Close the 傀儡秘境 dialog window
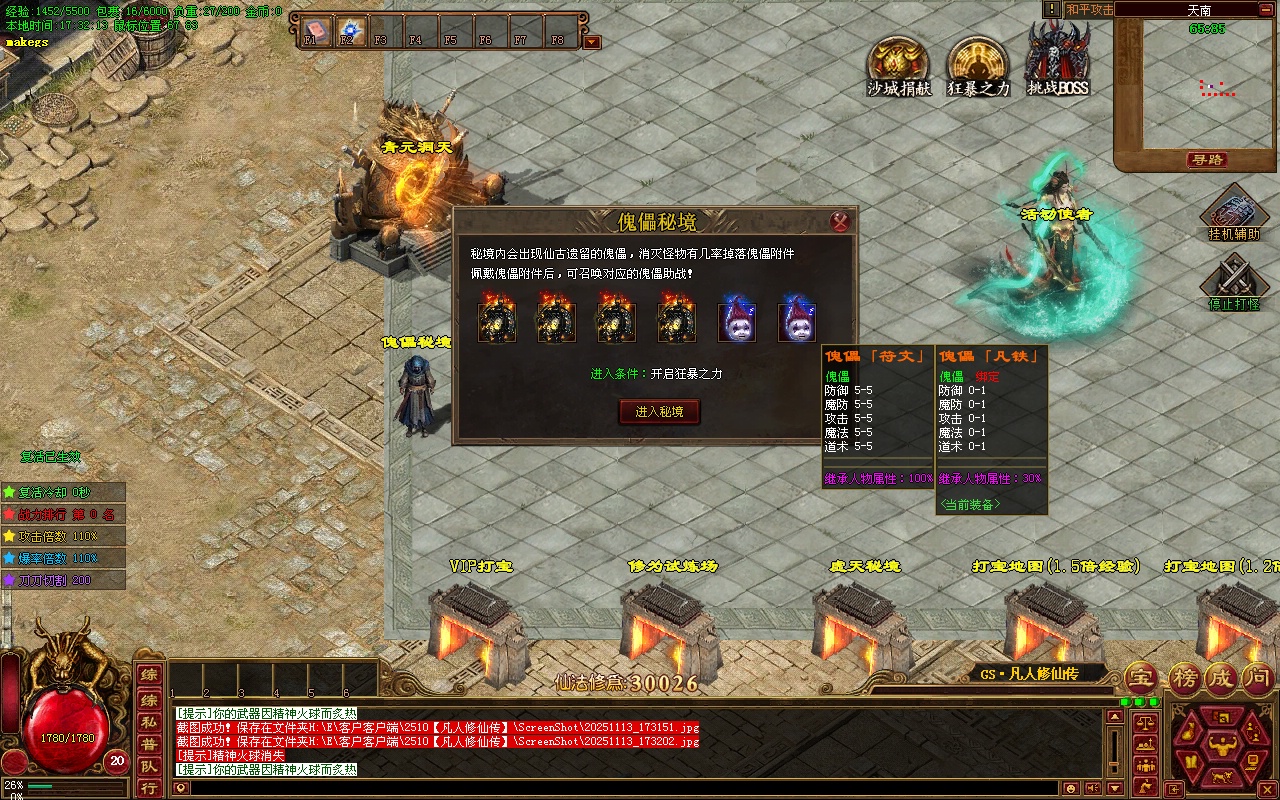This screenshot has width=1280, height=800. point(840,221)
